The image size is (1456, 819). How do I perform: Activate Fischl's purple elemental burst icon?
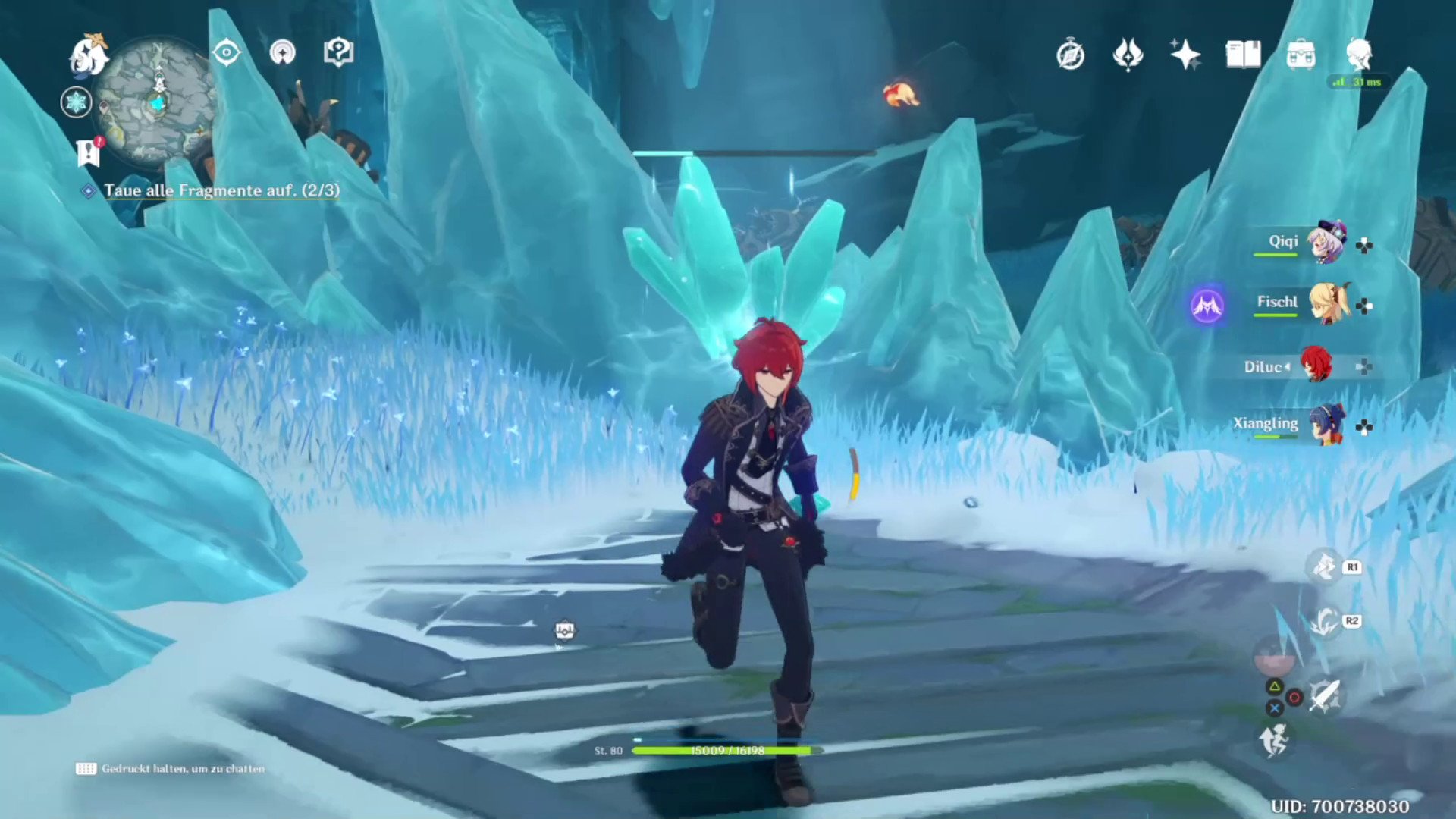pos(1207,306)
